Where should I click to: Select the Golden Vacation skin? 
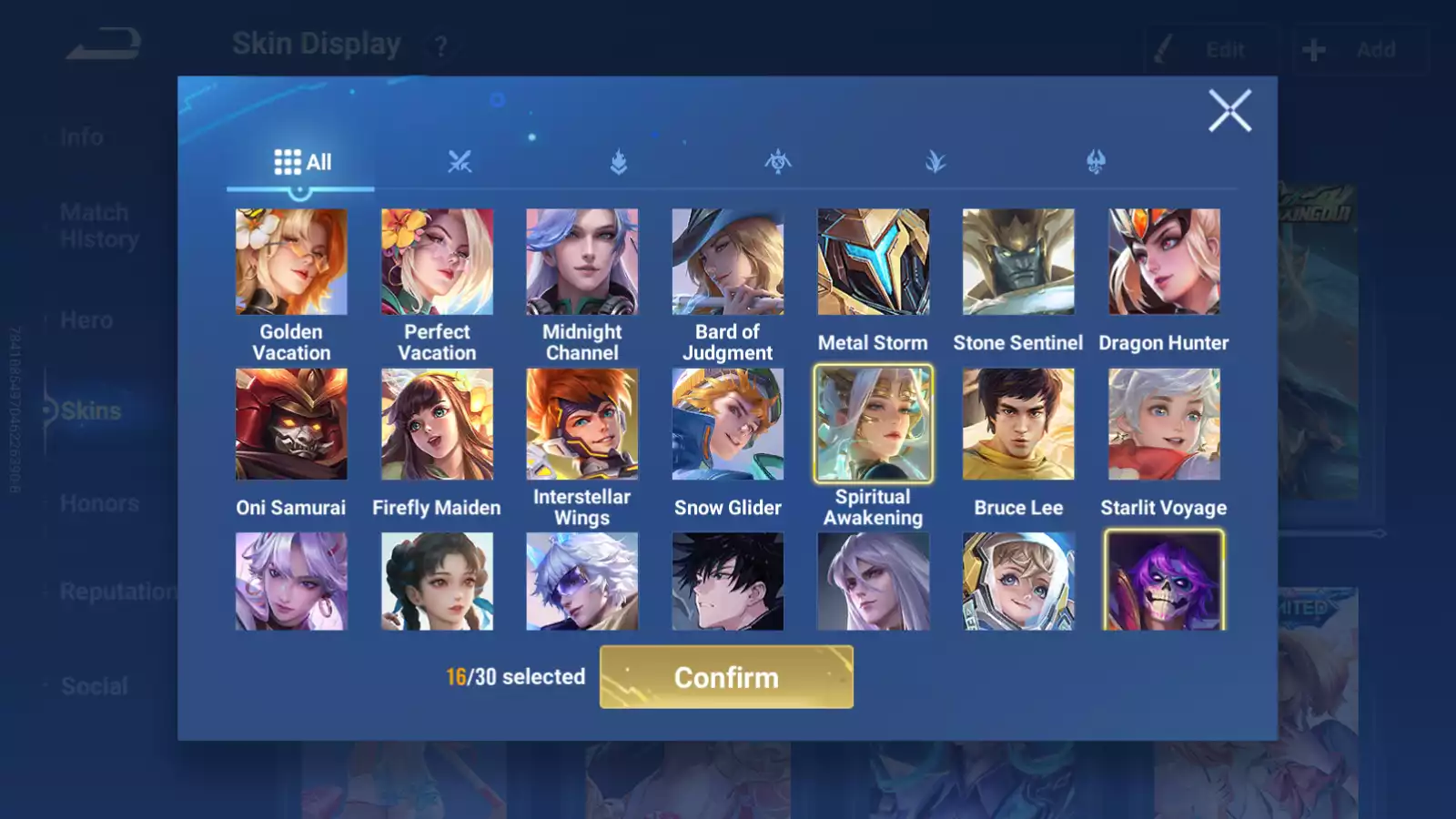tap(291, 262)
